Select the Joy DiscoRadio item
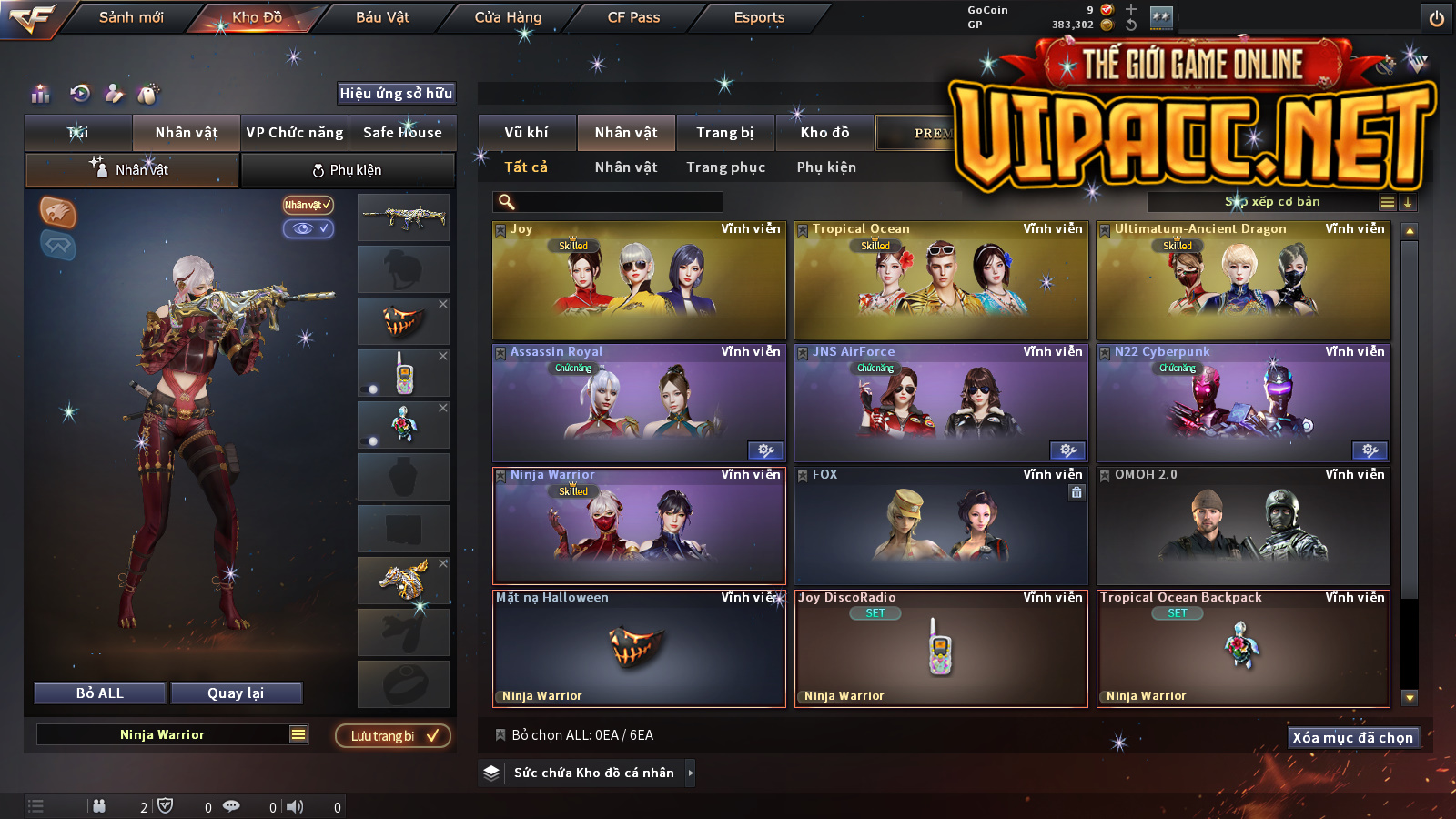Image resolution: width=1456 pixels, height=819 pixels. 941,649
